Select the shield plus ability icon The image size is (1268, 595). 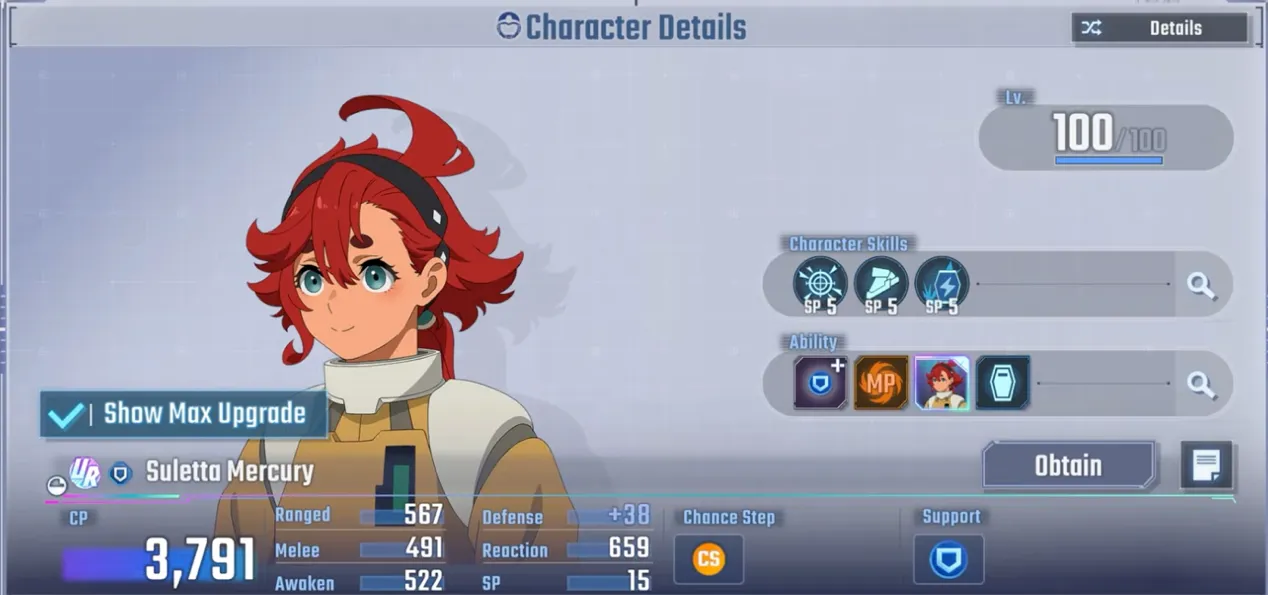821,383
